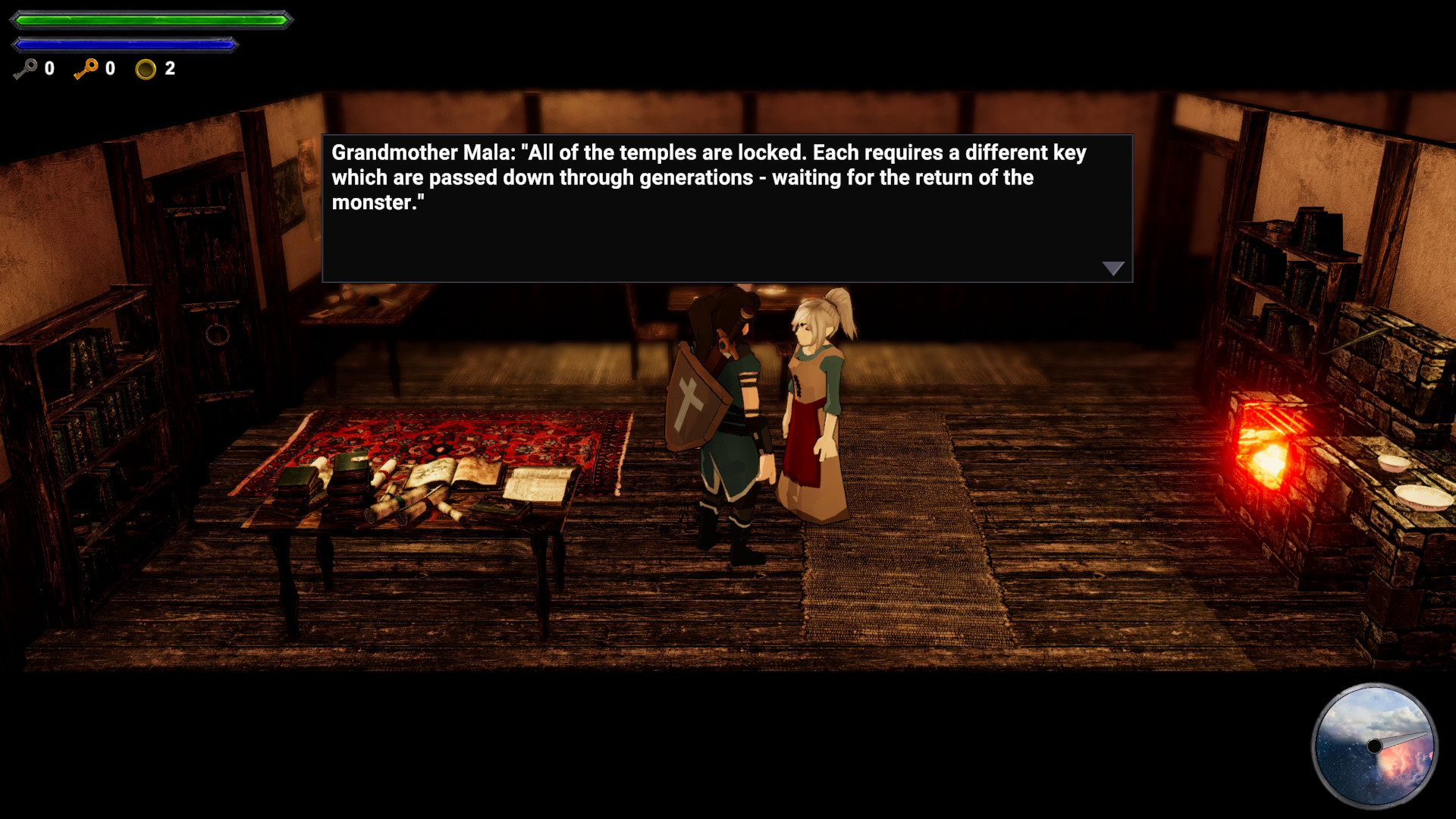This screenshot has width=1456, height=819.
Task: Click the blue mana bar
Action: (x=124, y=43)
